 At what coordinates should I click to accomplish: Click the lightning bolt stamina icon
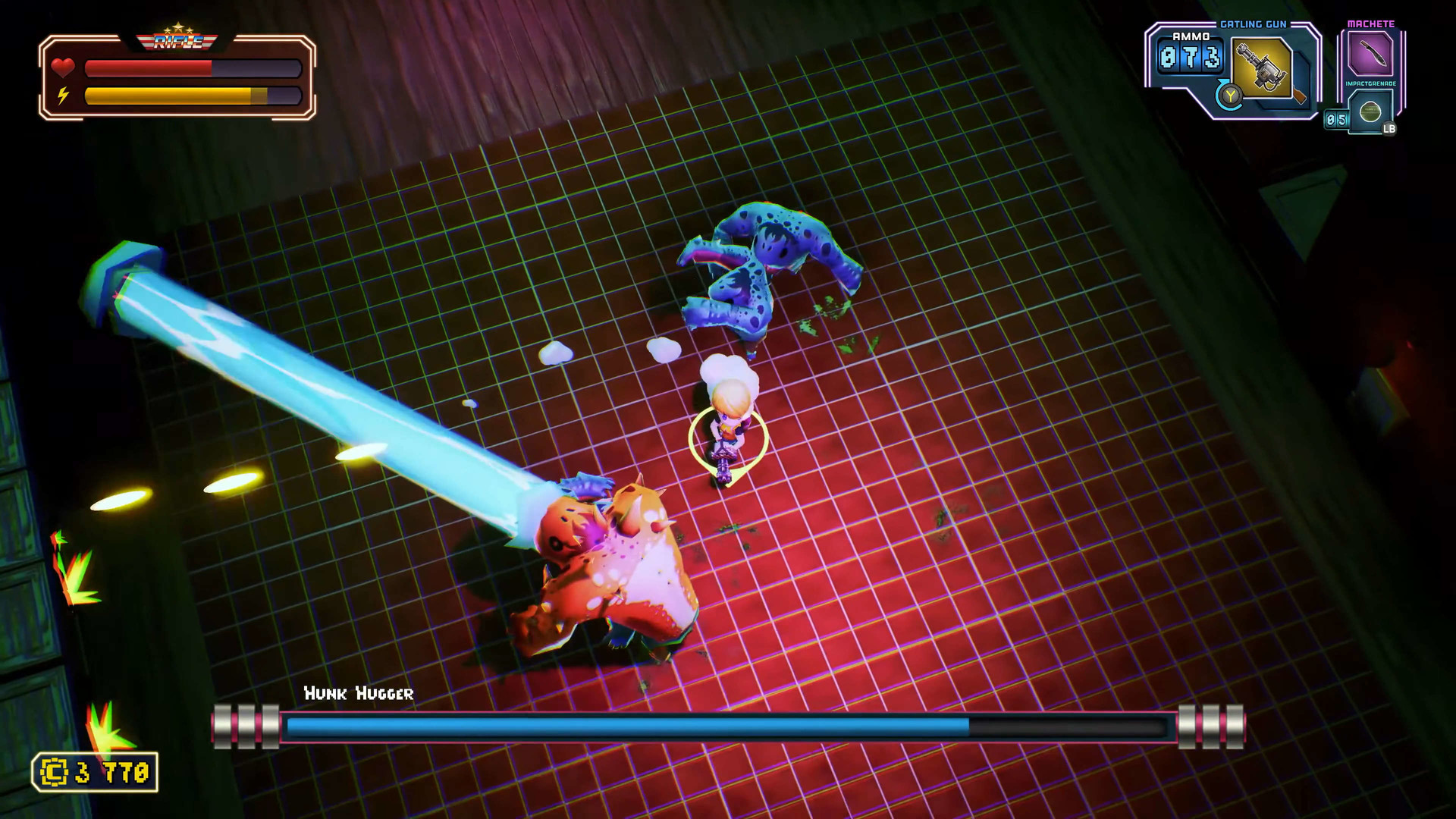pyautogui.click(x=63, y=95)
